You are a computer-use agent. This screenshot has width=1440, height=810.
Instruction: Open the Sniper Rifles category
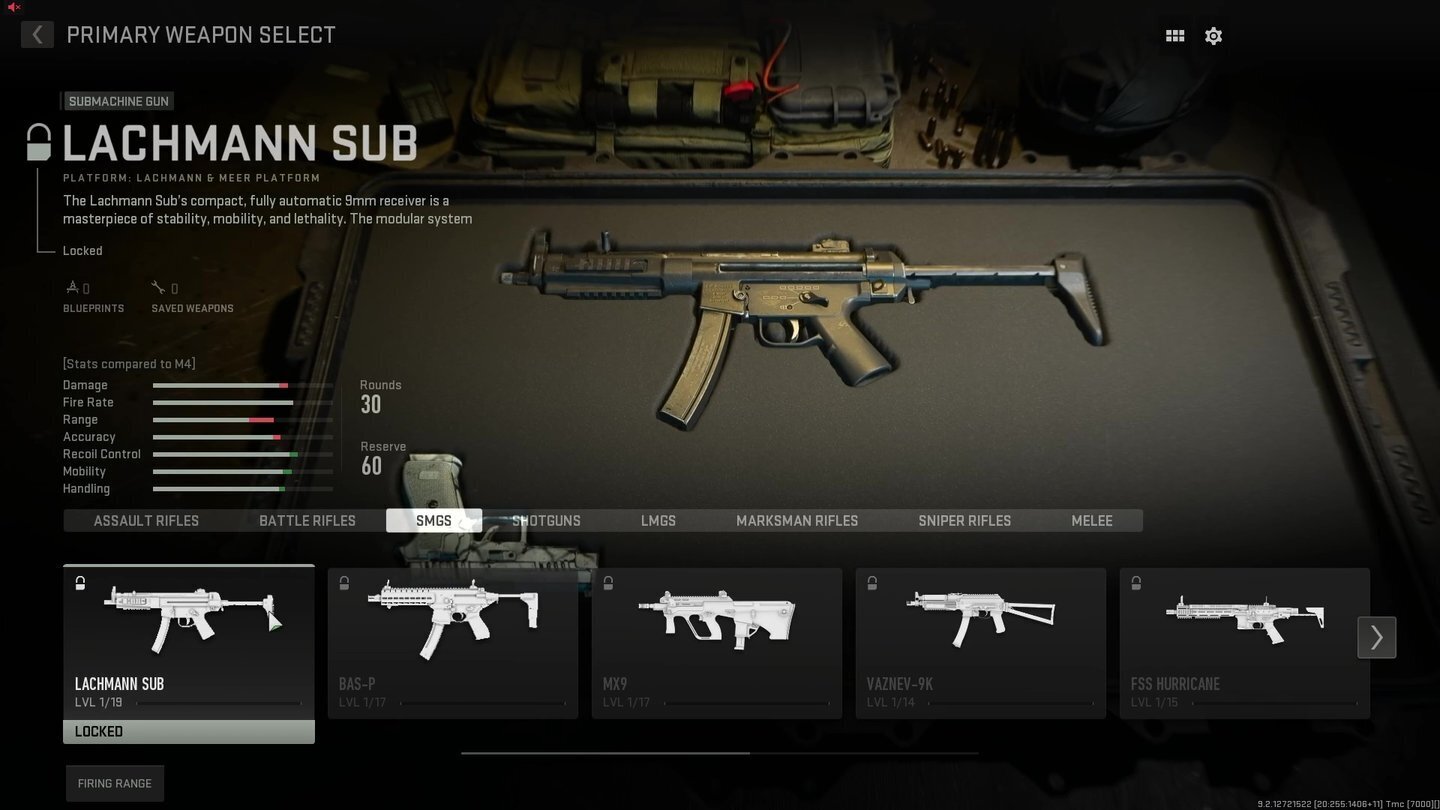tap(964, 520)
